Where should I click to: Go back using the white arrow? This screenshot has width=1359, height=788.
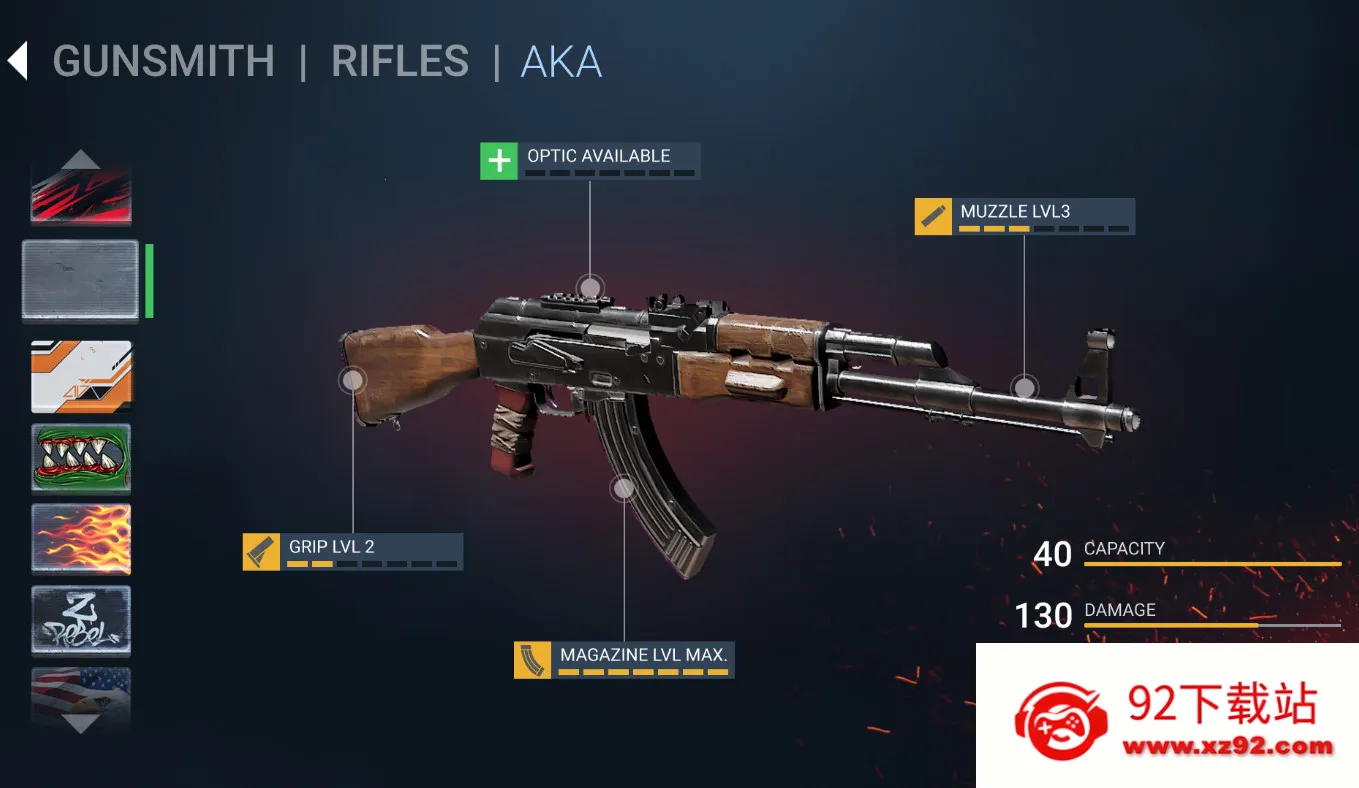17,61
